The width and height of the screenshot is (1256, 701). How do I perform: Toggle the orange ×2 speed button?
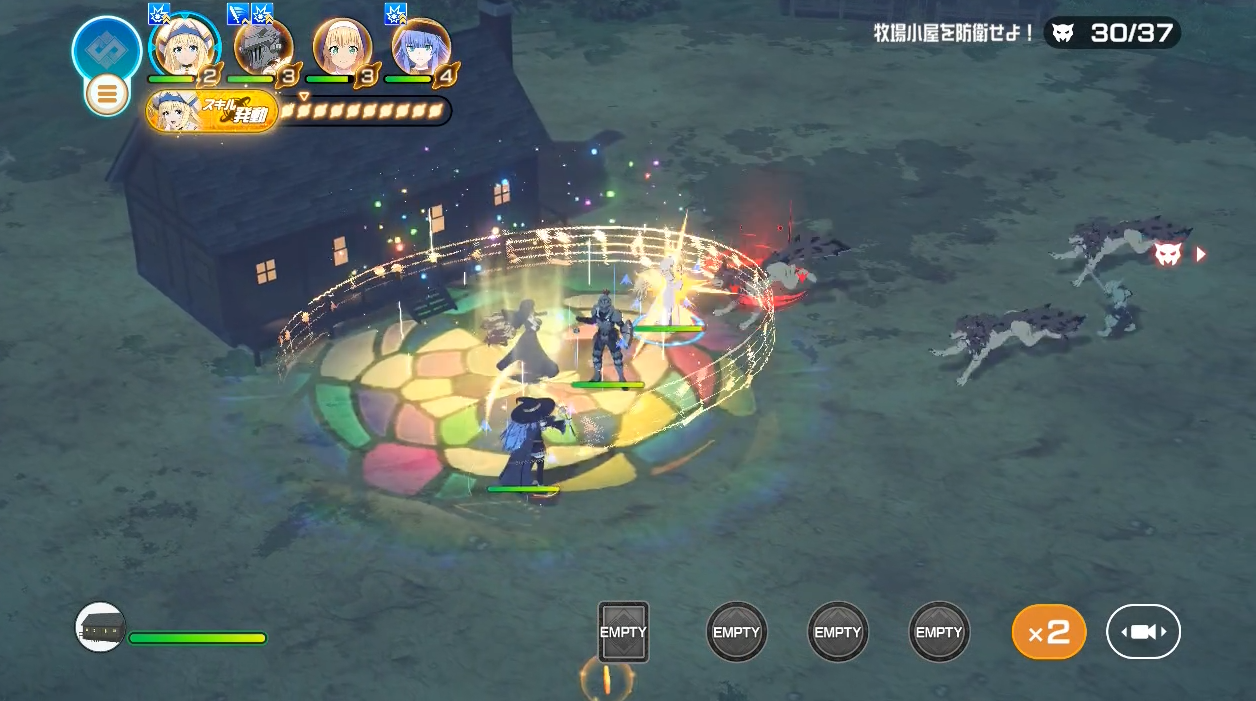click(x=1049, y=632)
